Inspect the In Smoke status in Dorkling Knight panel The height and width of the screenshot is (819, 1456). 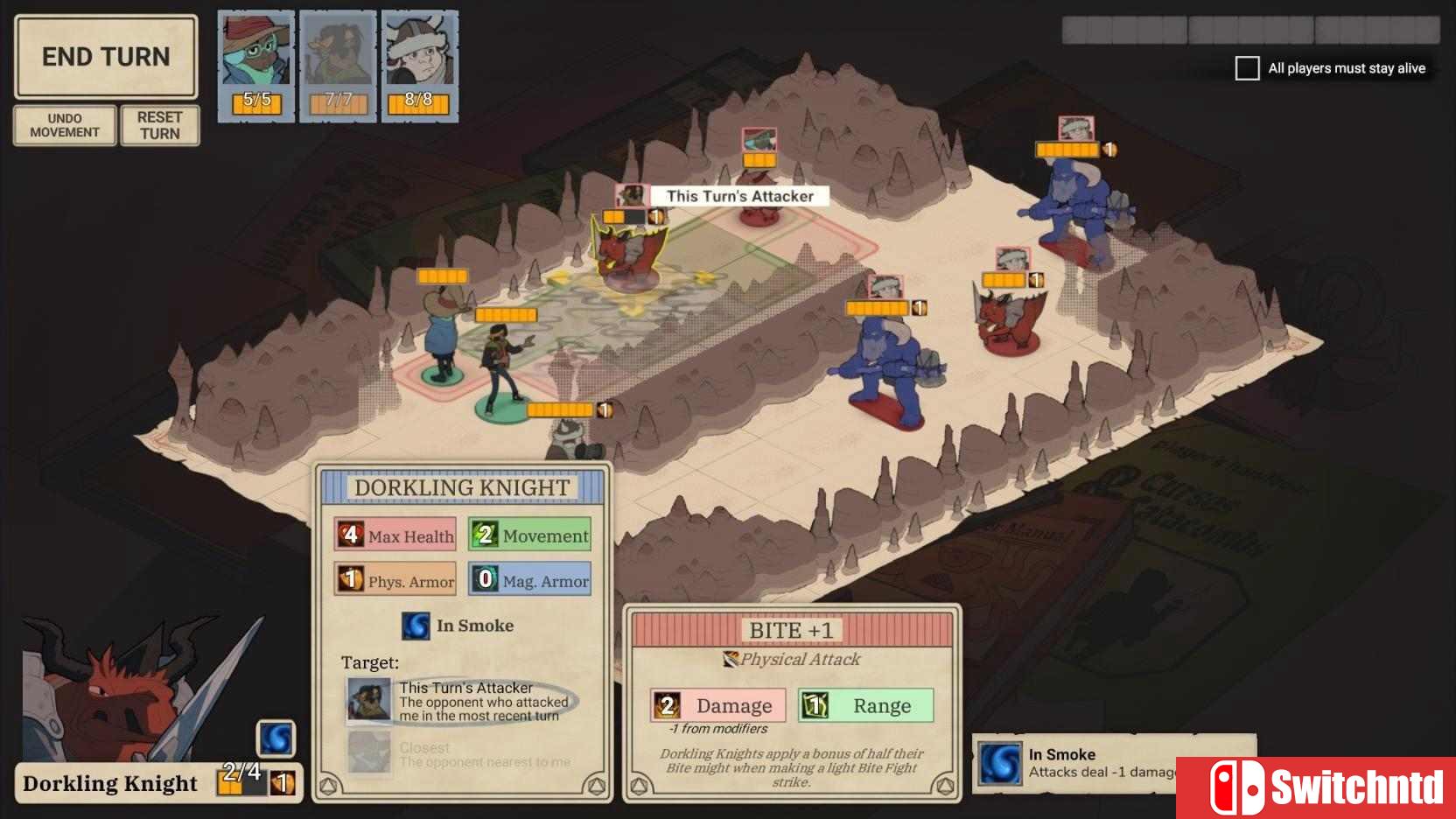pos(458,626)
